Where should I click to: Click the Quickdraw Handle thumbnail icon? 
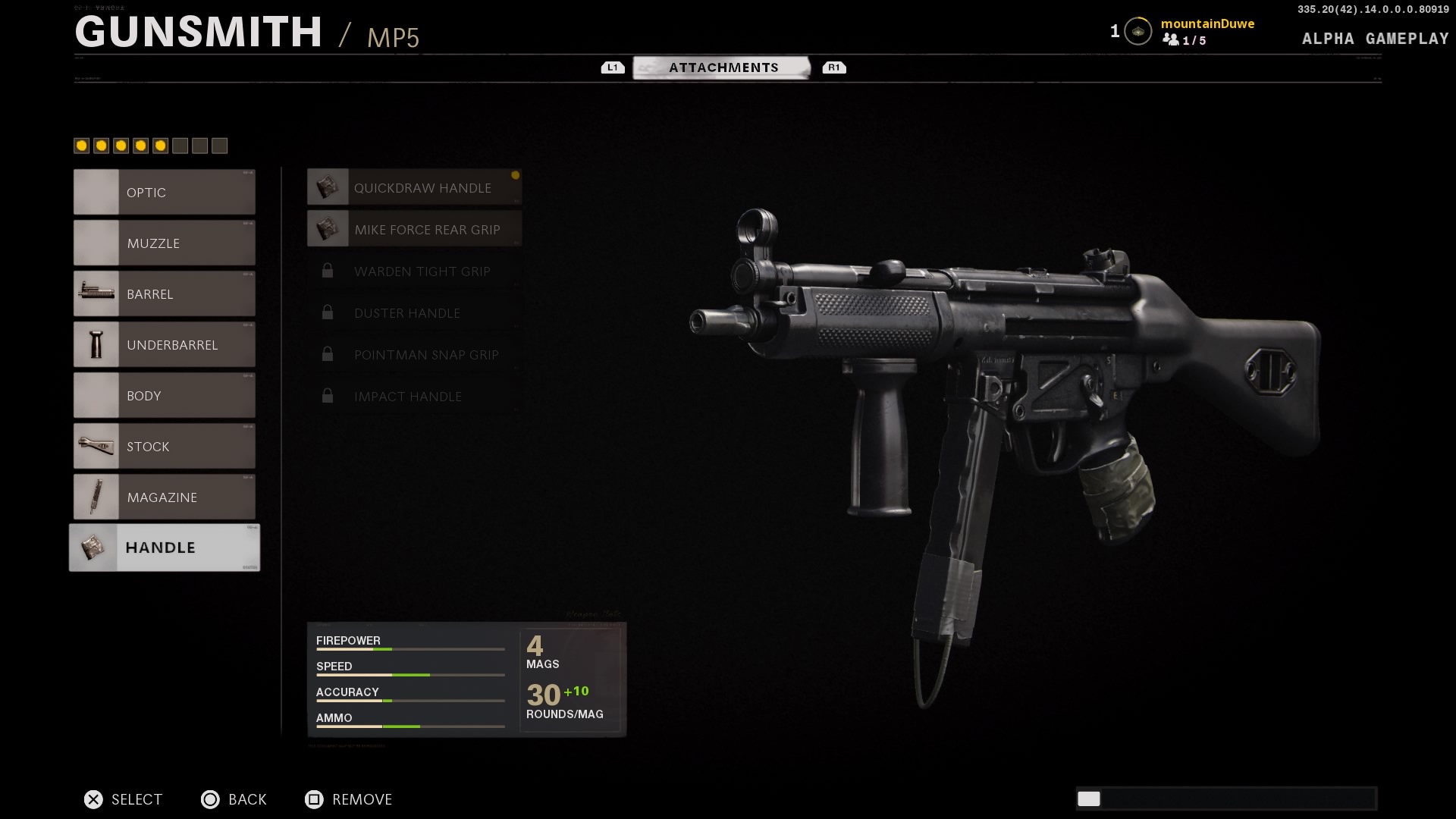(328, 187)
